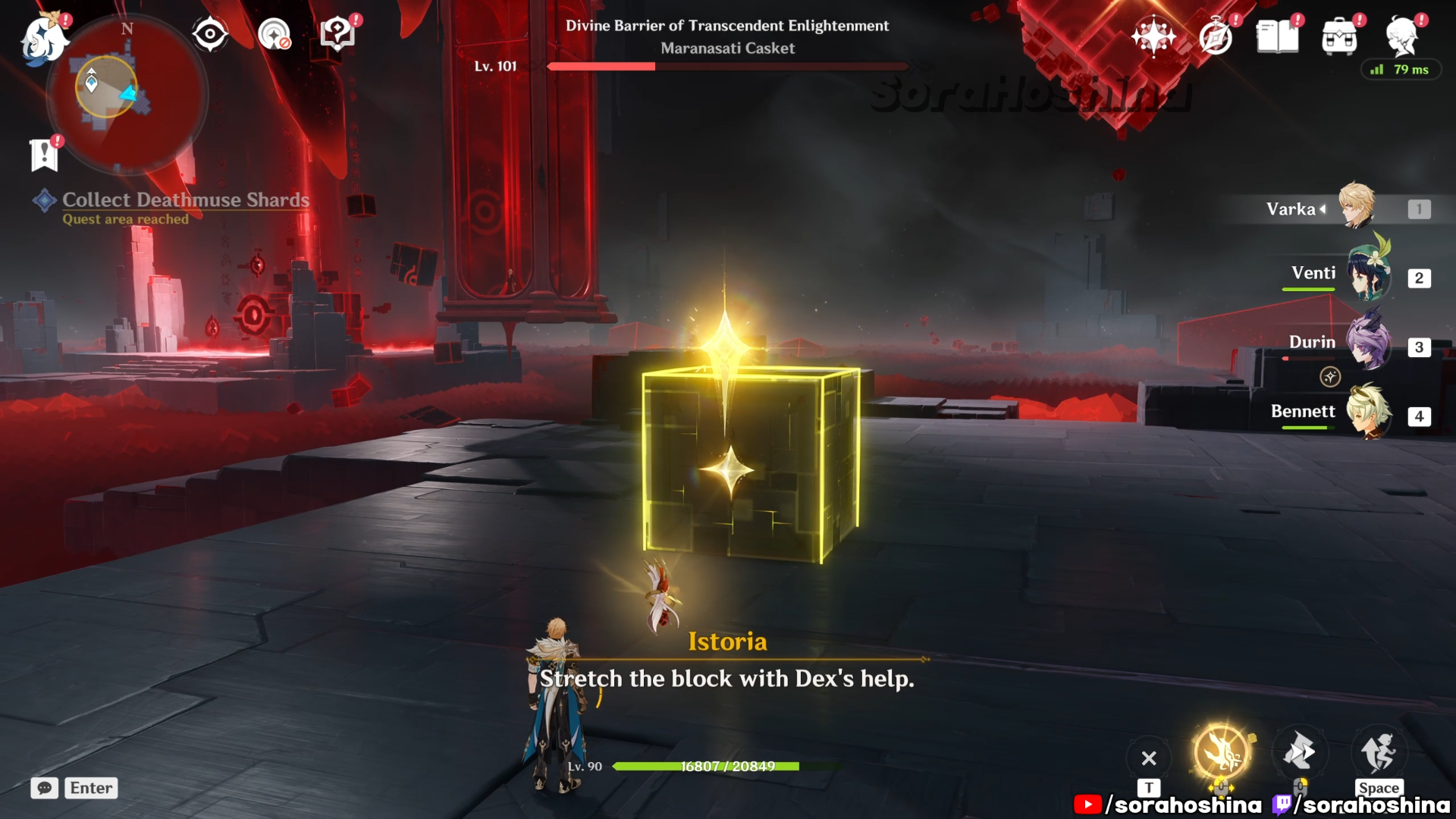Open the quest log icon with question mark
1456x819 pixels.
(337, 34)
